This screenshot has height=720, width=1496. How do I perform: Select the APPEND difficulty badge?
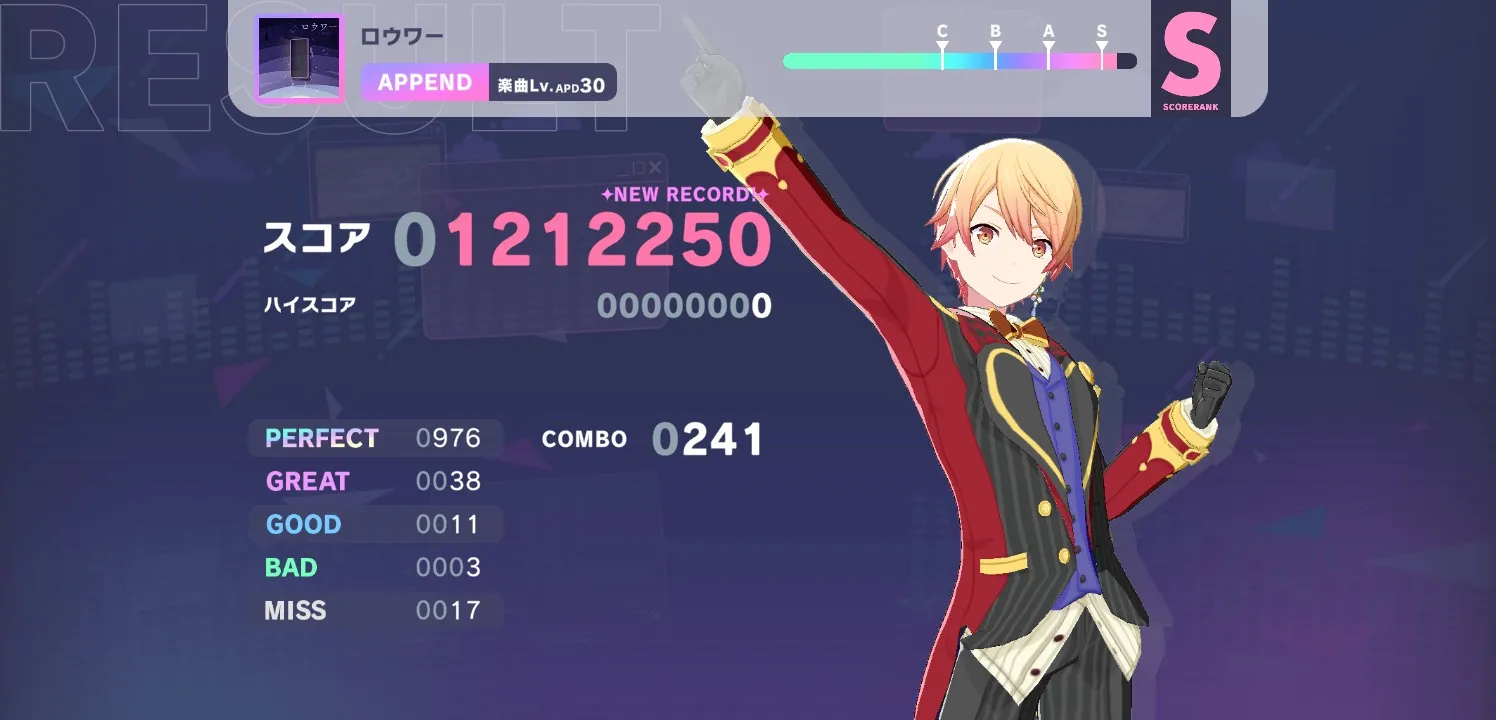425,83
